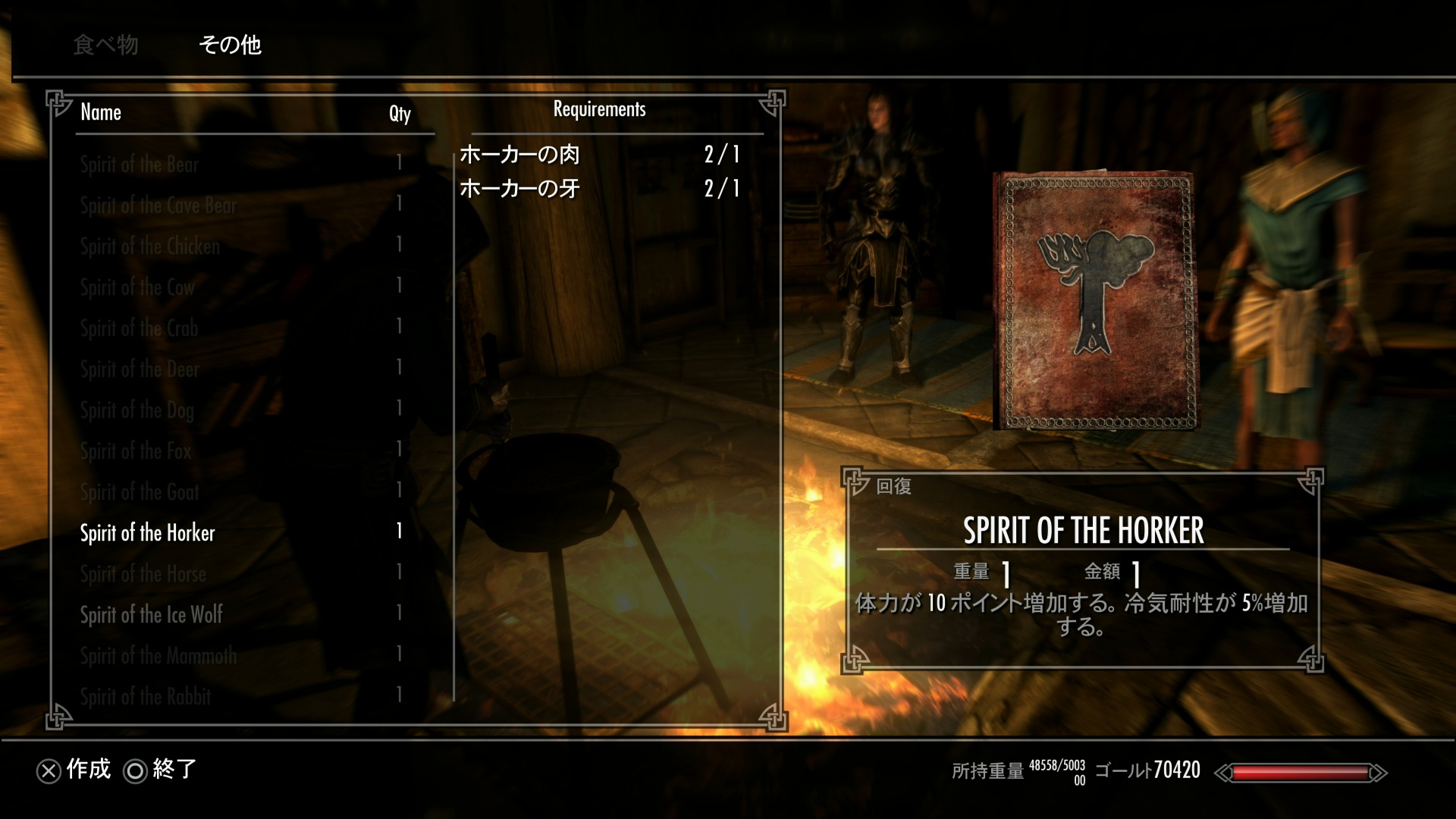Pick the Spirit of the Chicken entry
Image resolution: width=1456 pixels, height=819 pixels.
click(x=150, y=246)
